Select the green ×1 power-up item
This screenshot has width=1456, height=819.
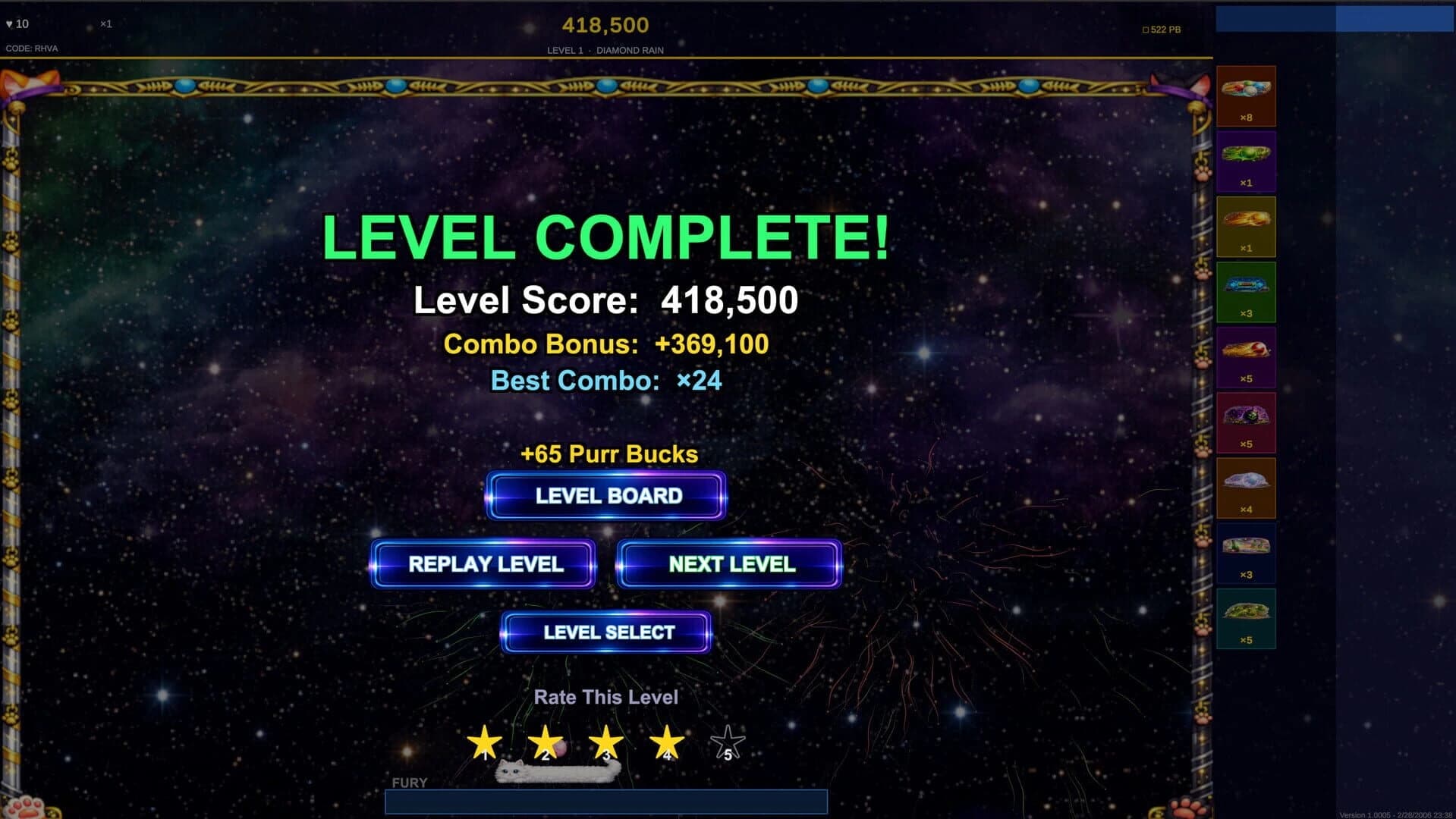pyautogui.click(x=1245, y=160)
